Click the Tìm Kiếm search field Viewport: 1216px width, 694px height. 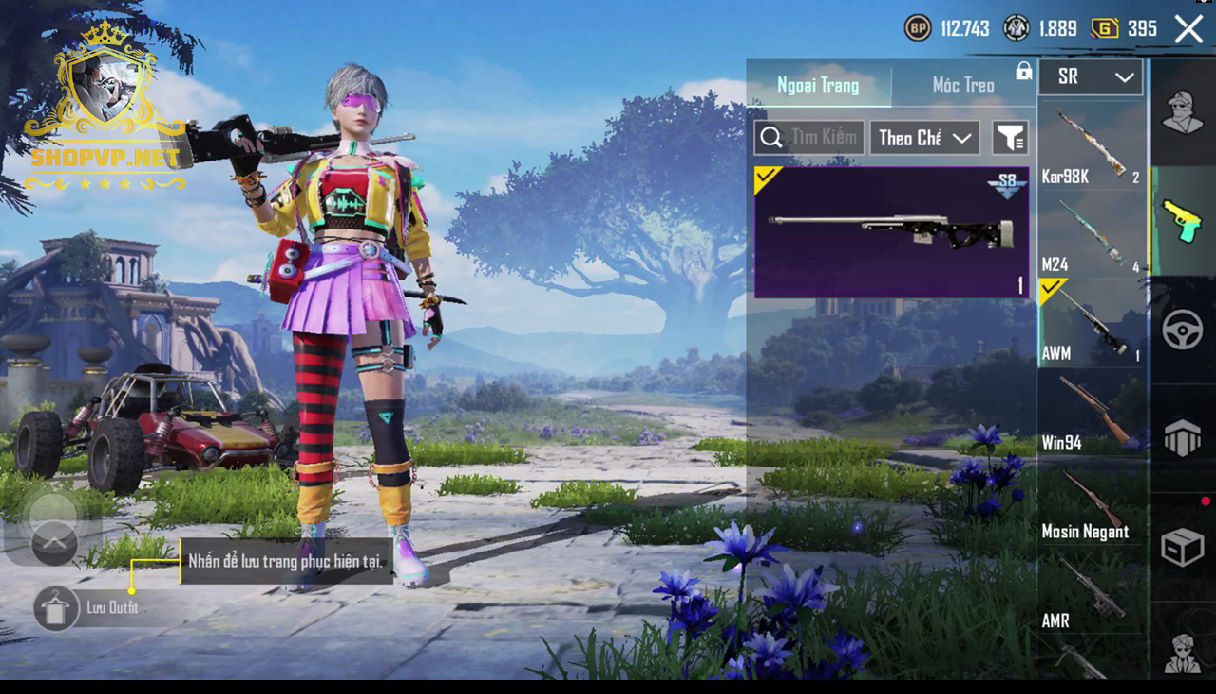[x=810, y=137]
